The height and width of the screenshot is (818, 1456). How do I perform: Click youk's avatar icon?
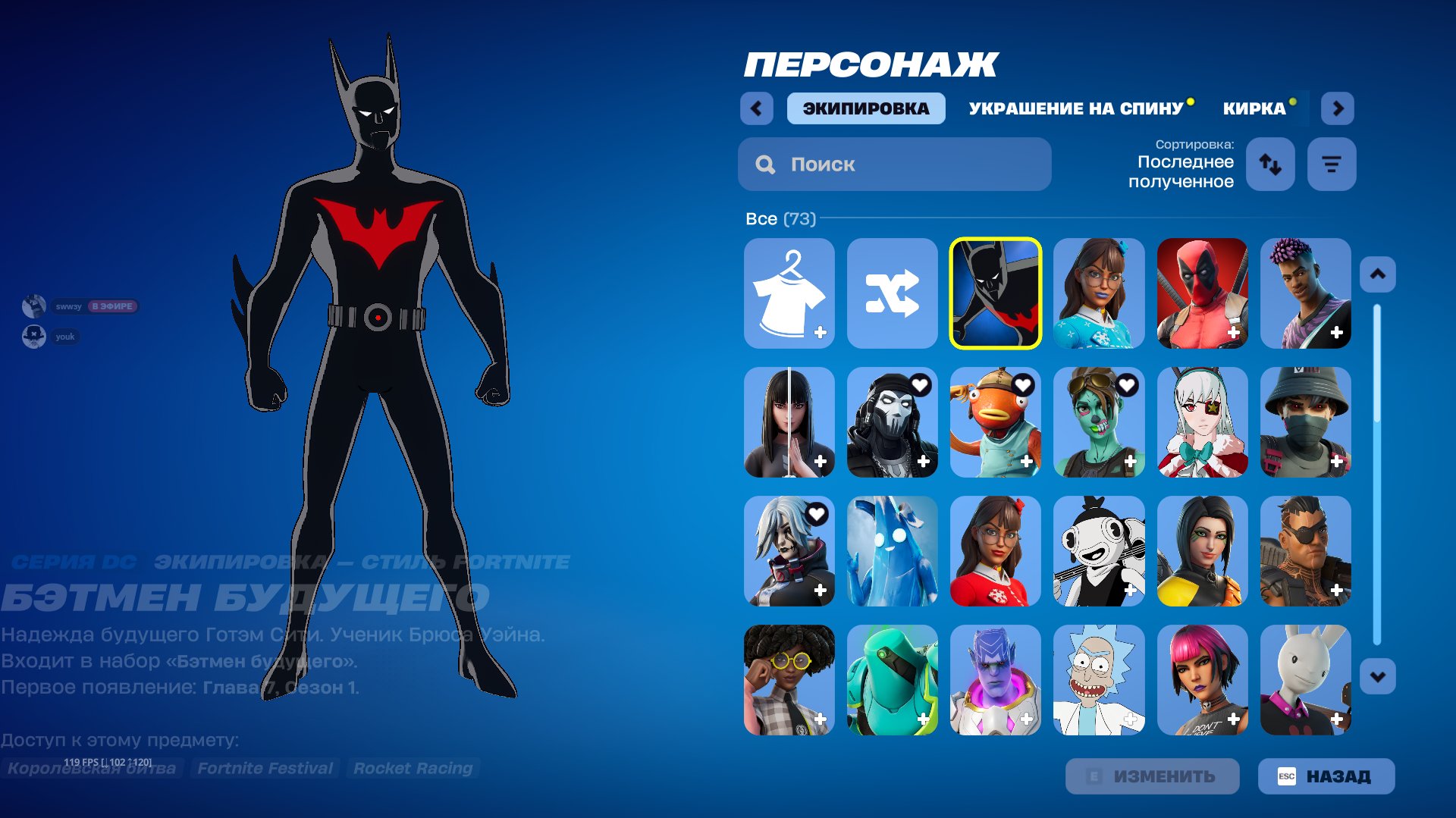(x=33, y=337)
